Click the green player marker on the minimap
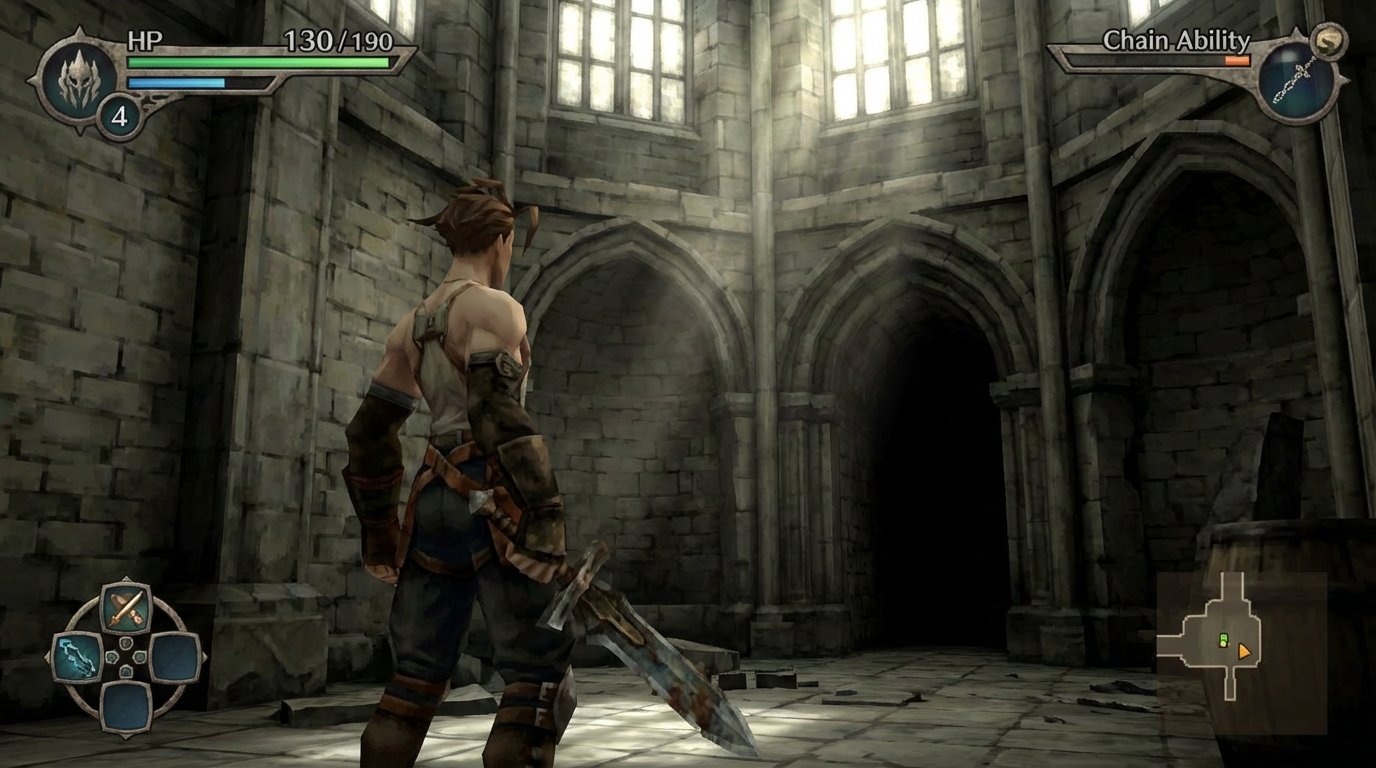 [x=1223, y=640]
